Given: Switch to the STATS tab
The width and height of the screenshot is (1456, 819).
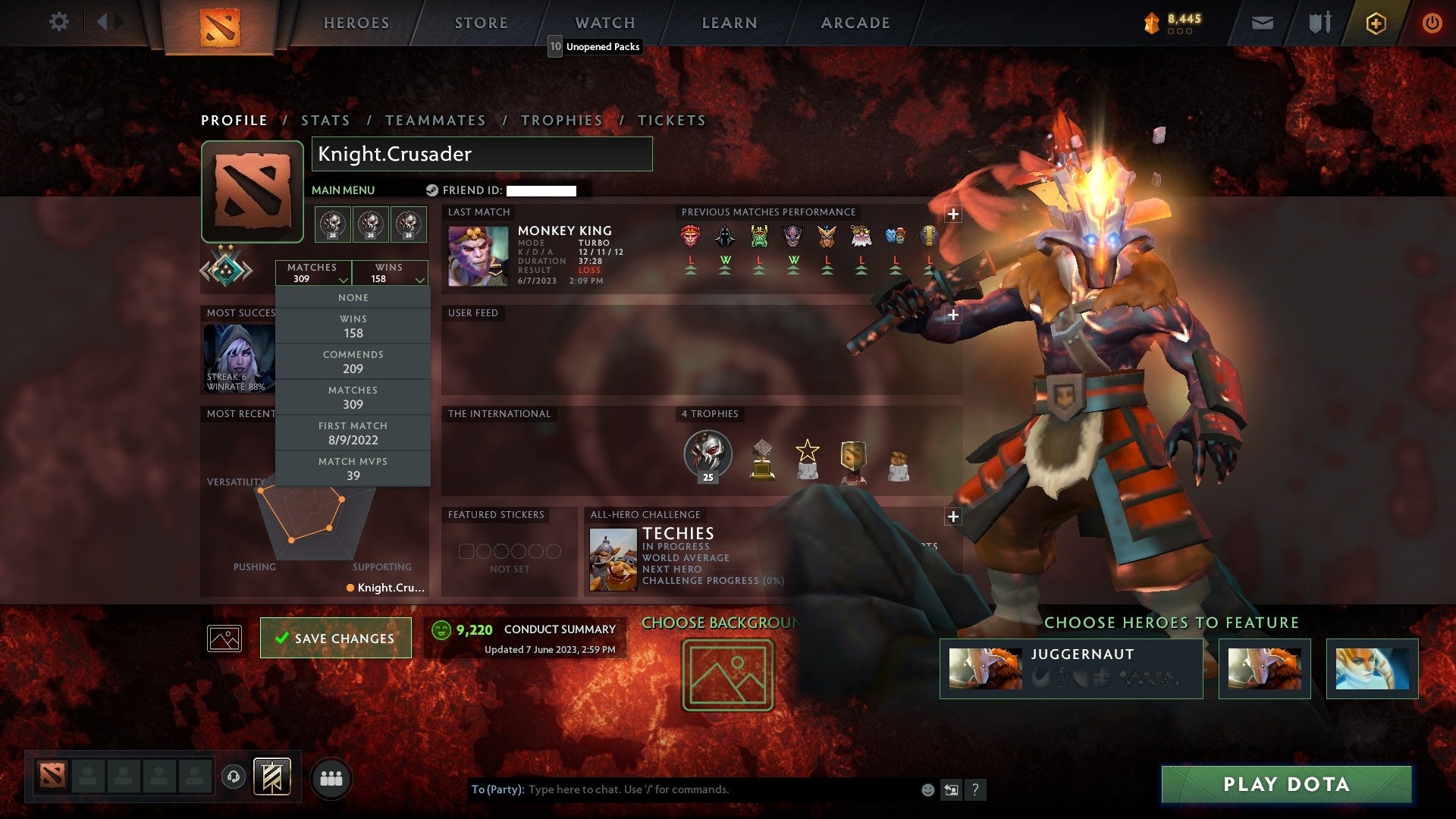Looking at the screenshot, I should point(325,120).
